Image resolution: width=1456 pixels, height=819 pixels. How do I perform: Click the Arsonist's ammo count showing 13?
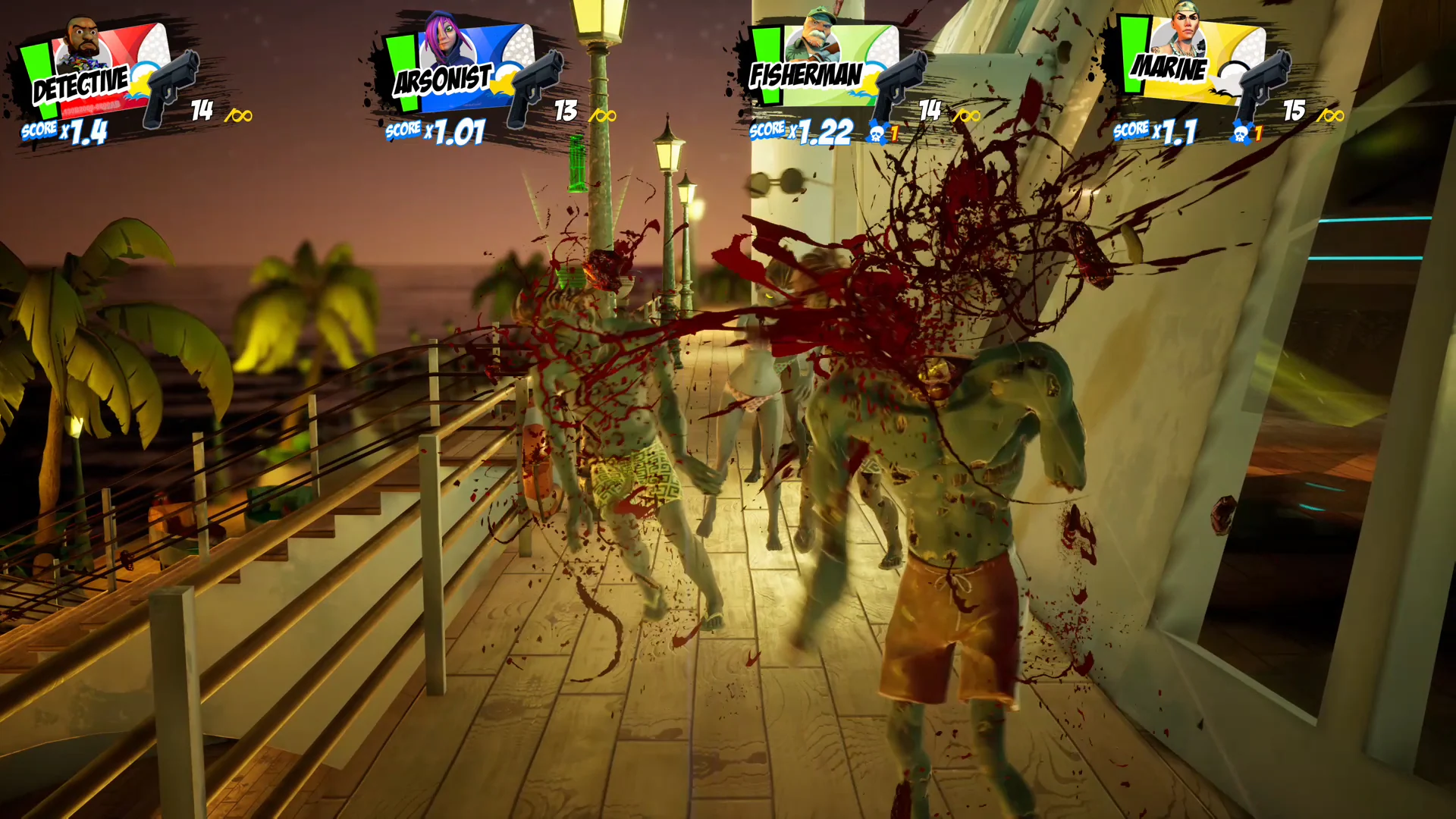click(565, 110)
